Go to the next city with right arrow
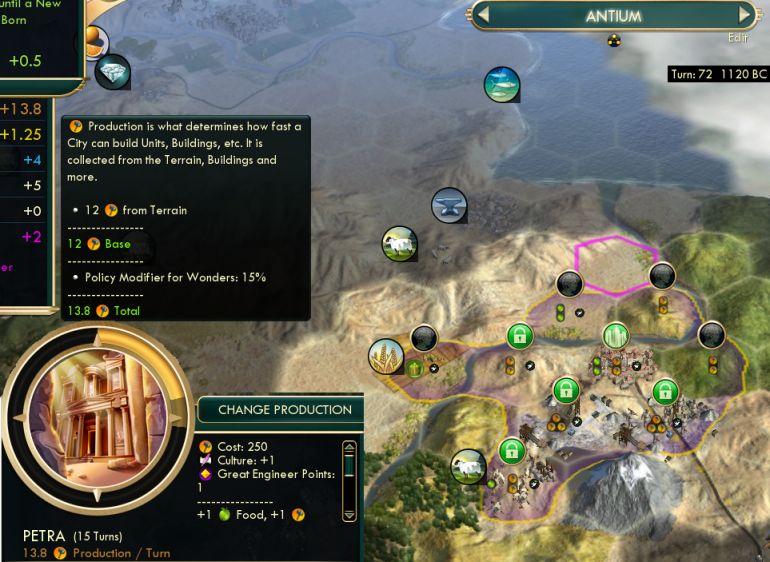 pos(743,15)
